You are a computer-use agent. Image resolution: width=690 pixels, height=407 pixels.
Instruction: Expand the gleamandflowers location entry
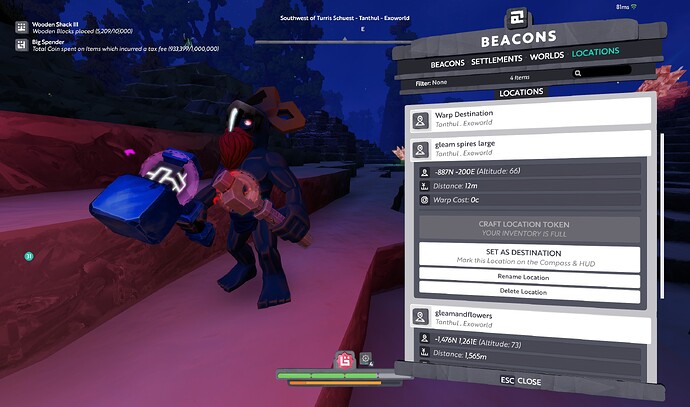point(525,319)
